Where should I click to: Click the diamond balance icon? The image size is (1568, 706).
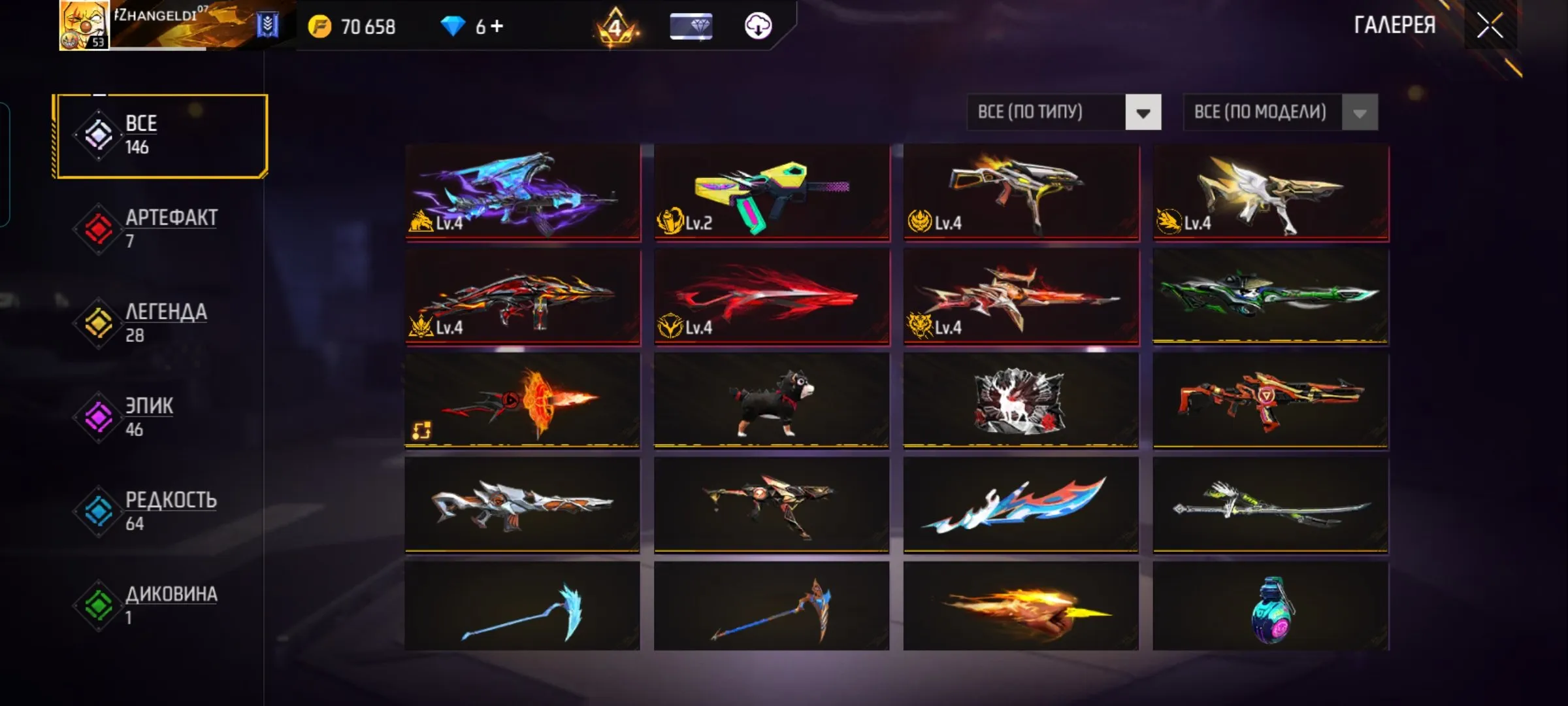tap(453, 26)
